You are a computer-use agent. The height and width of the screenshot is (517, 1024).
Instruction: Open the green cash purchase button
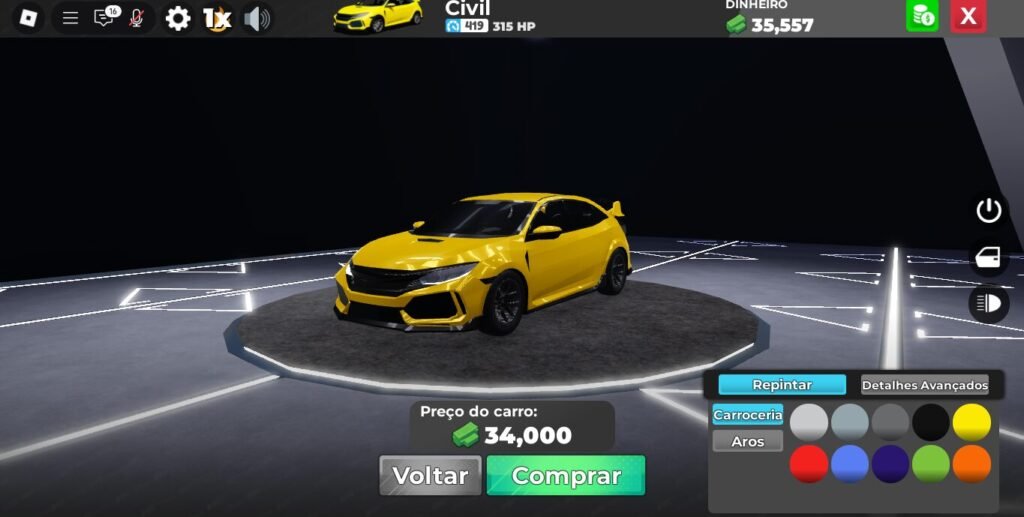point(922,16)
